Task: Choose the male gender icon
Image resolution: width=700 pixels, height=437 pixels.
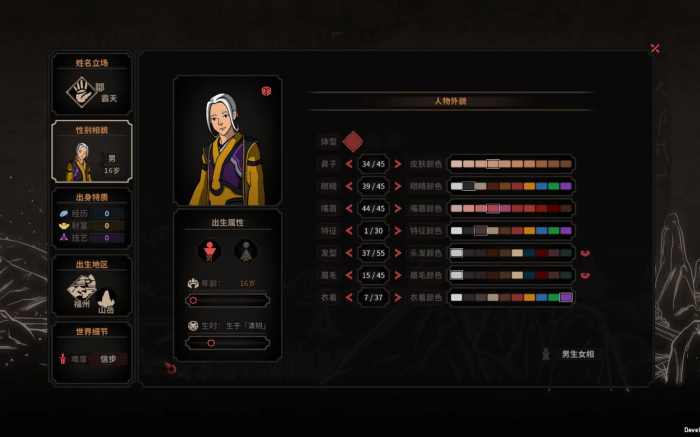Action: pos(209,251)
